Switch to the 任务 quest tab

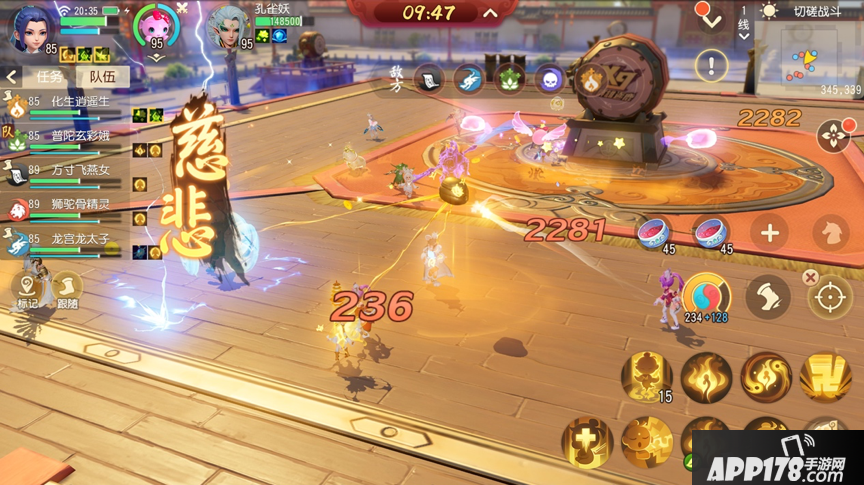tap(50, 76)
